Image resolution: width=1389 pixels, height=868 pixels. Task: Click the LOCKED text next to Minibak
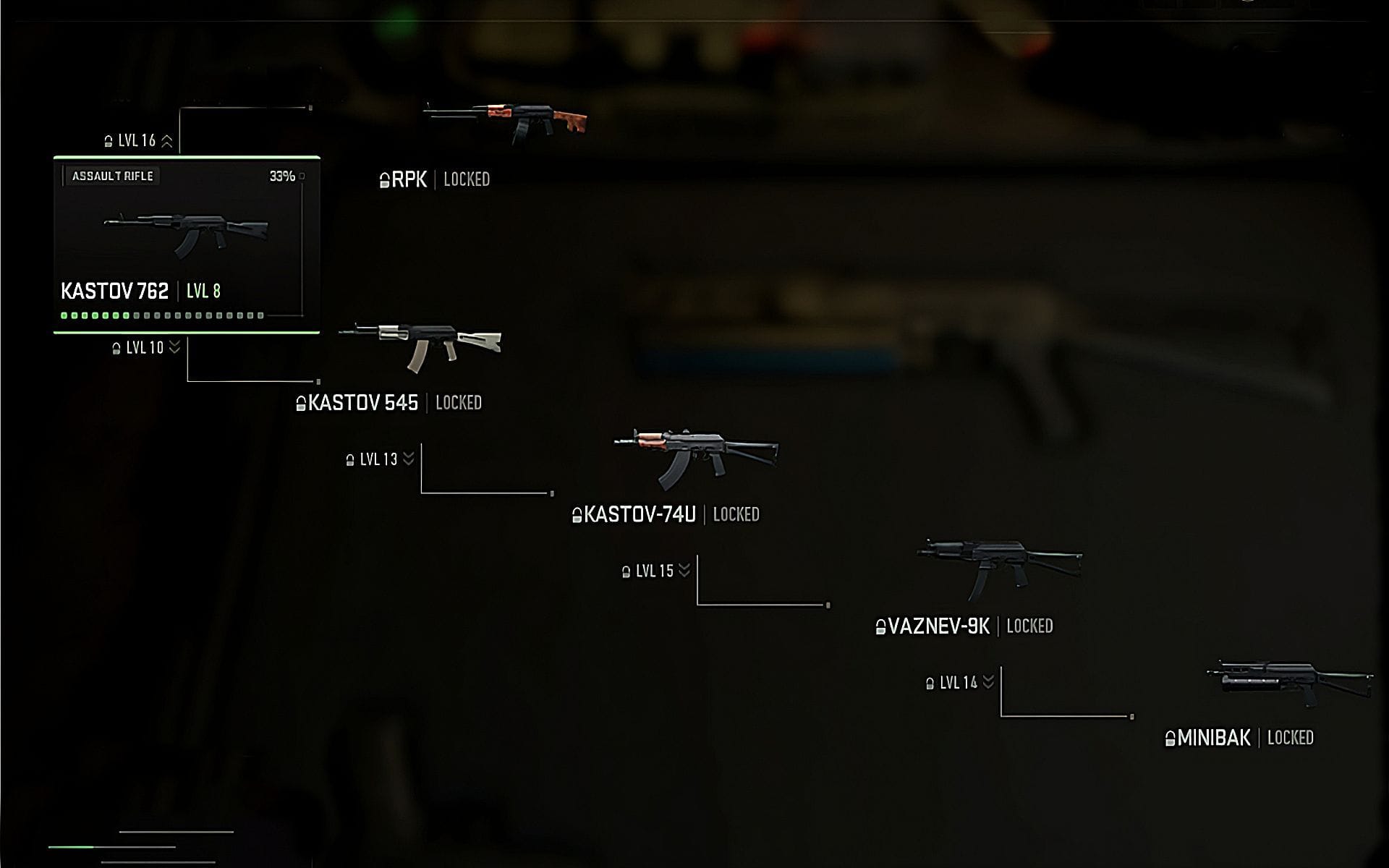tap(1292, 738)
